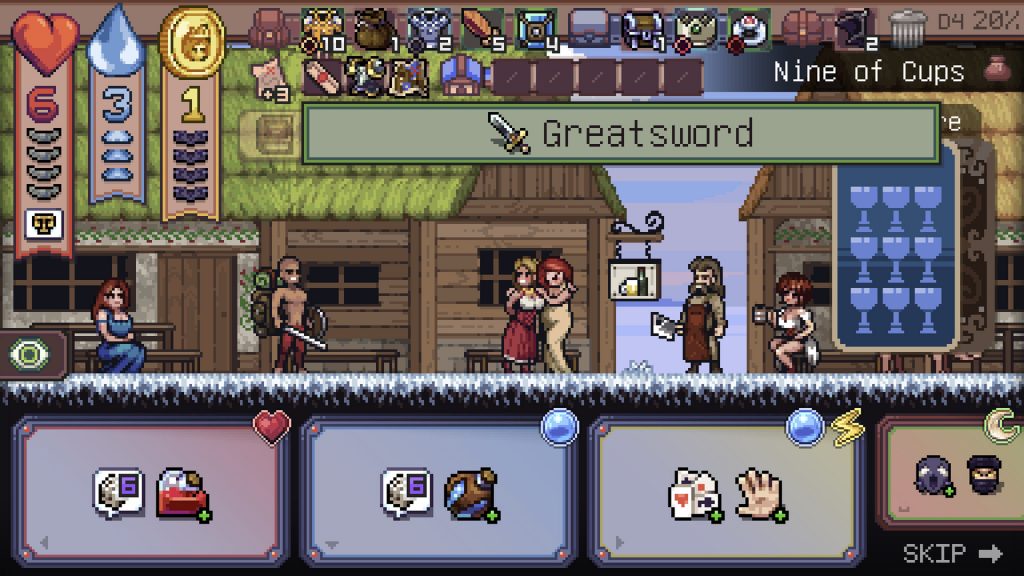Select the golden winged item with count 10
This screenshot has width=1024, height=576.
pos(322,28)
